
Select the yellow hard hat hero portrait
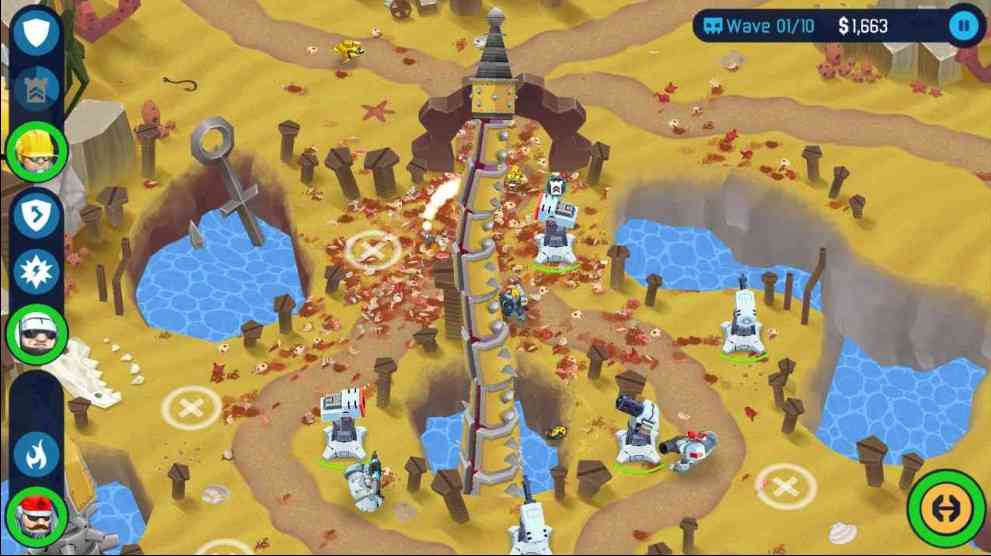point(37,151)
